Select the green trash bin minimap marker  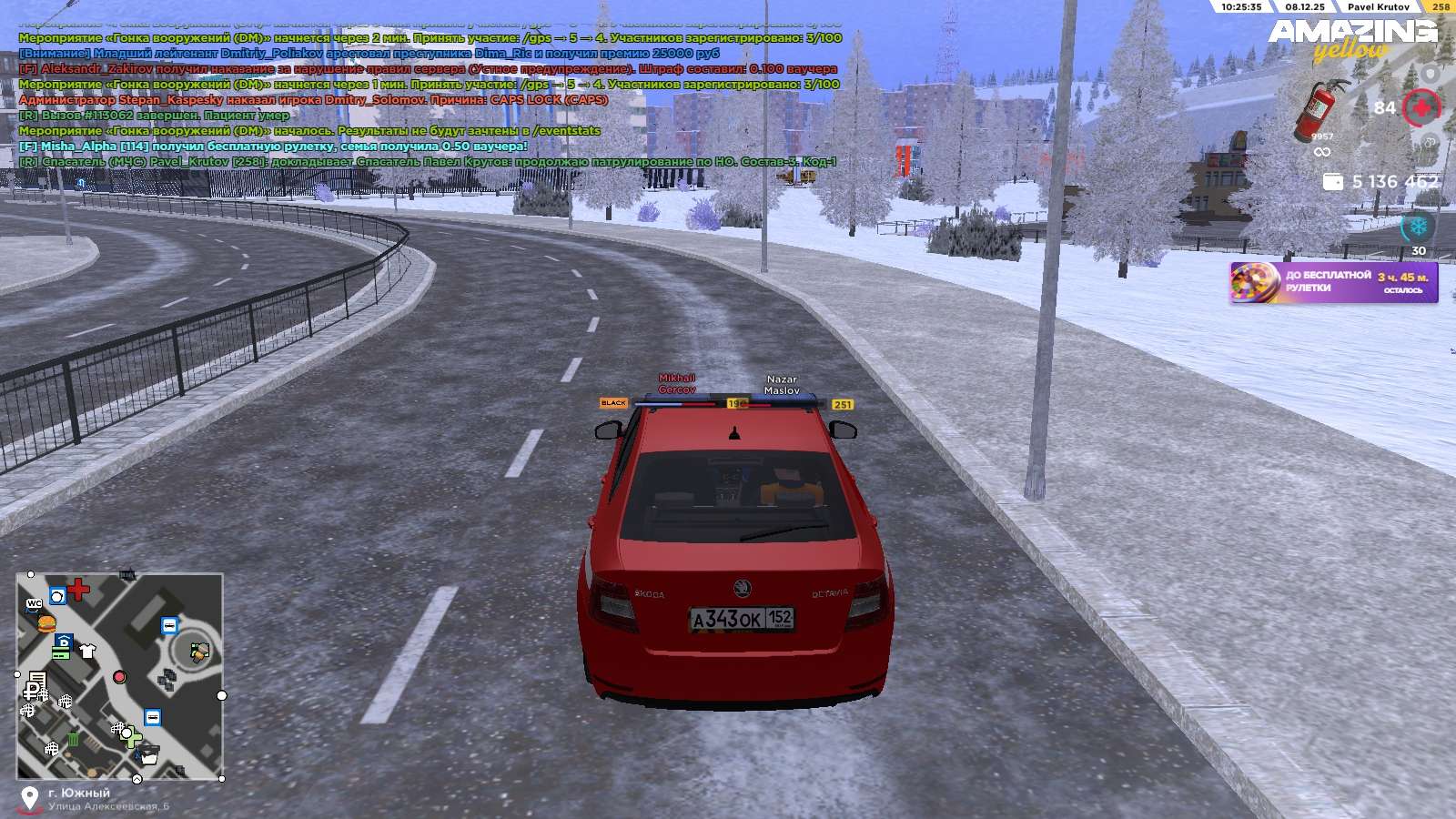pyautogui.click(x=73, y=739)
